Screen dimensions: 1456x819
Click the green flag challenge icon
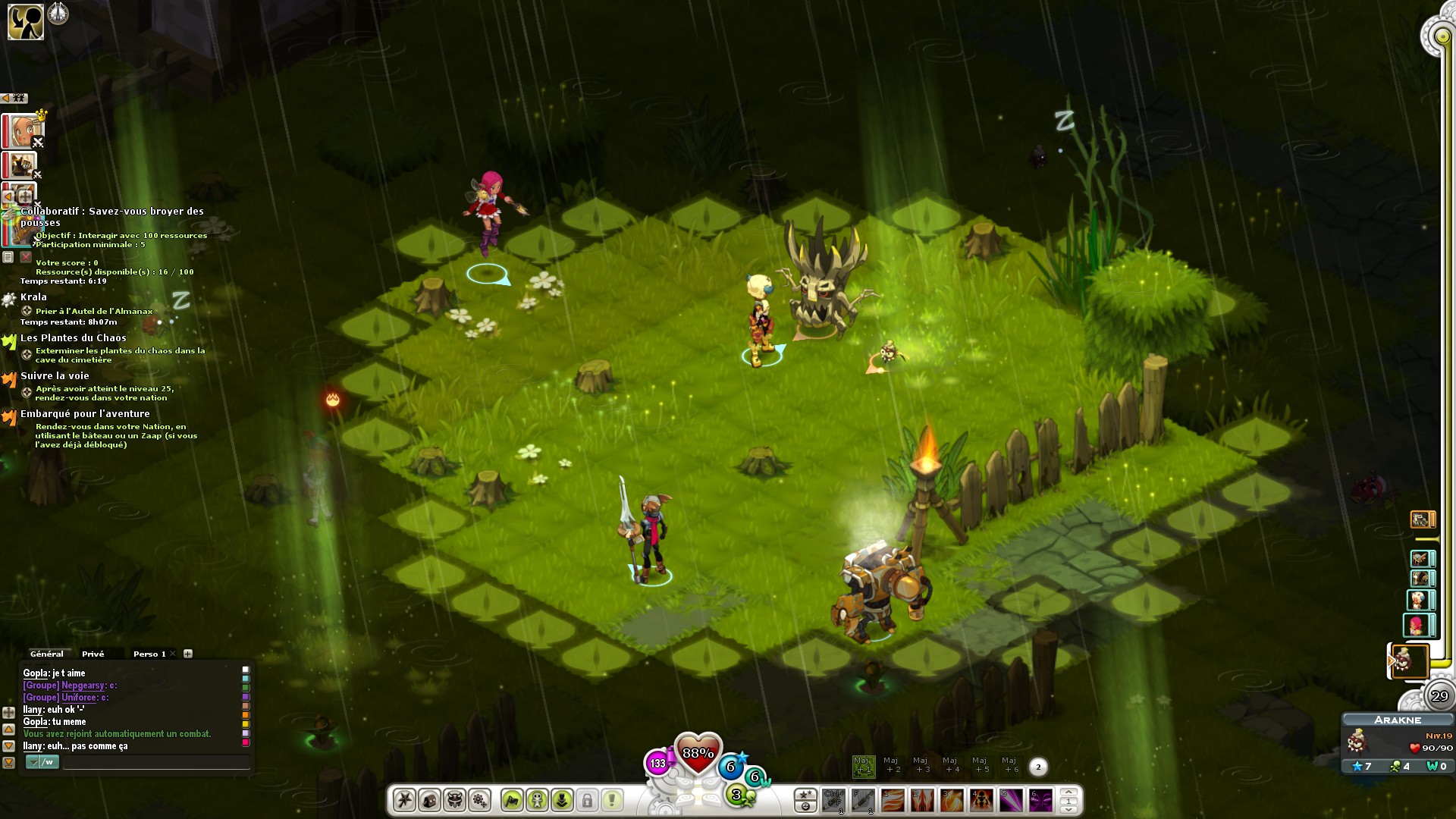[513, 801]
